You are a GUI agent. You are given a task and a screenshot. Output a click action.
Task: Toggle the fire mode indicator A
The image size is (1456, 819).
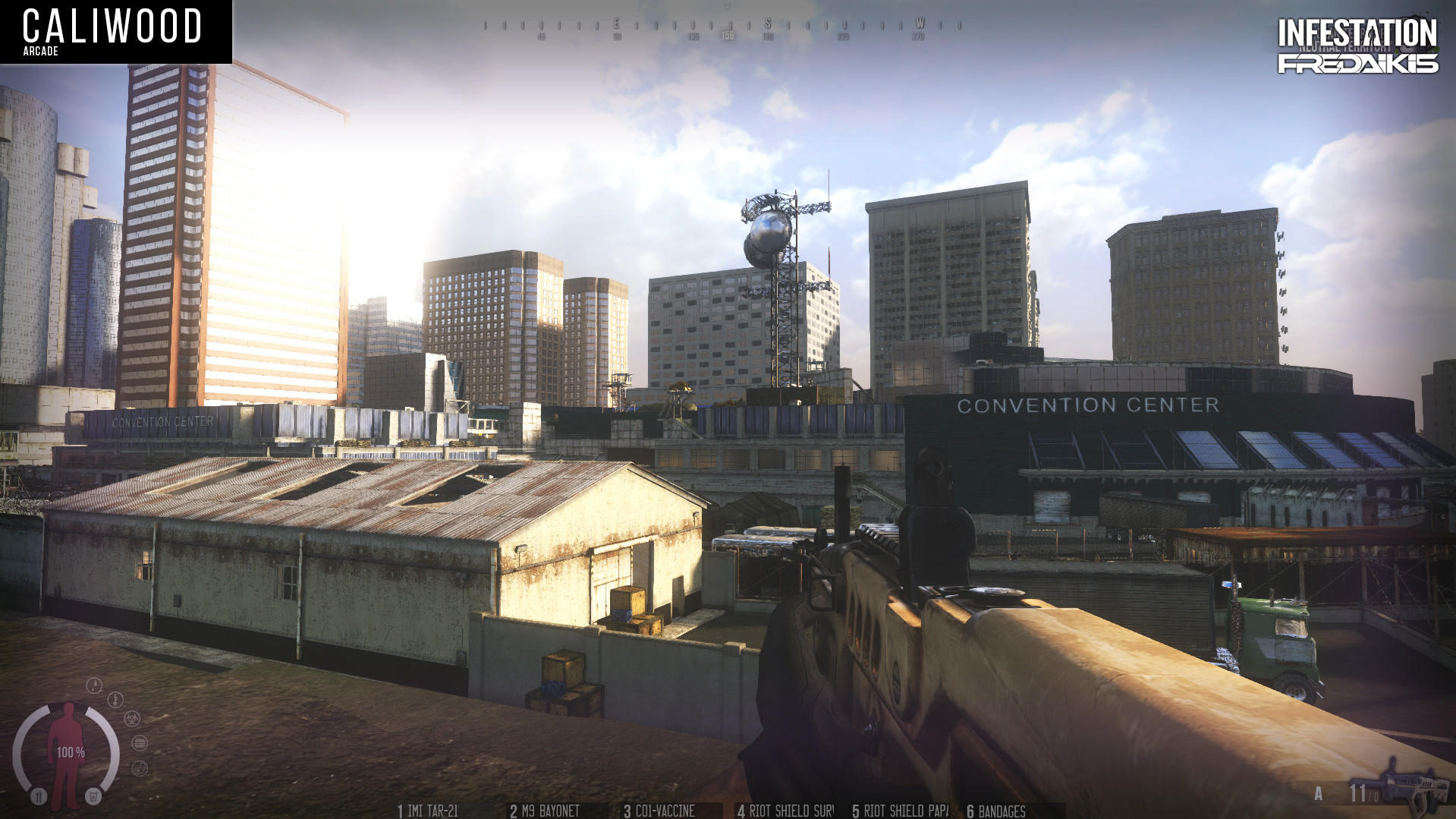tap(1318, 793)
